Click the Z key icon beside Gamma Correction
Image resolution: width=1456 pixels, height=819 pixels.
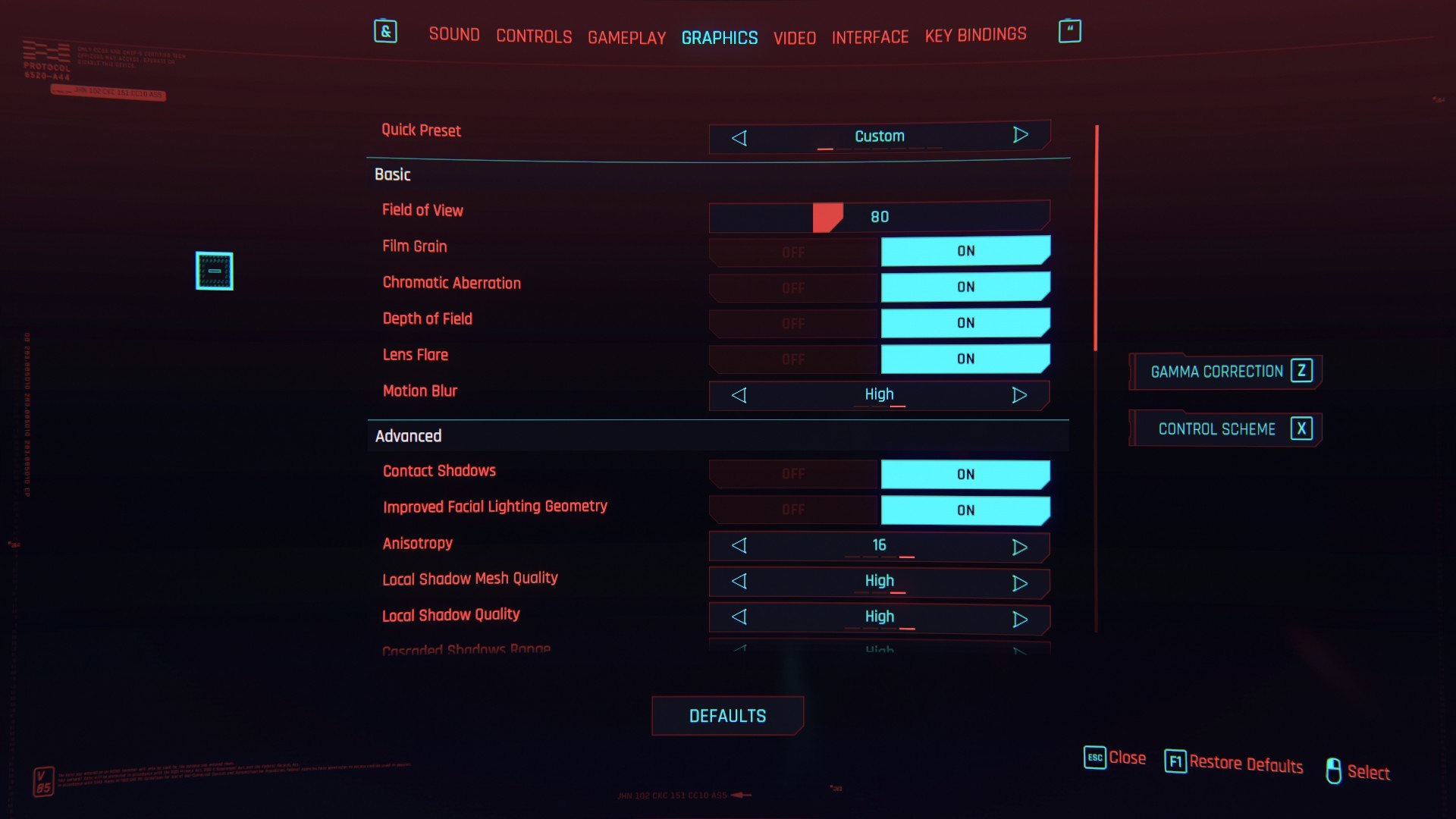point(1301,372)
